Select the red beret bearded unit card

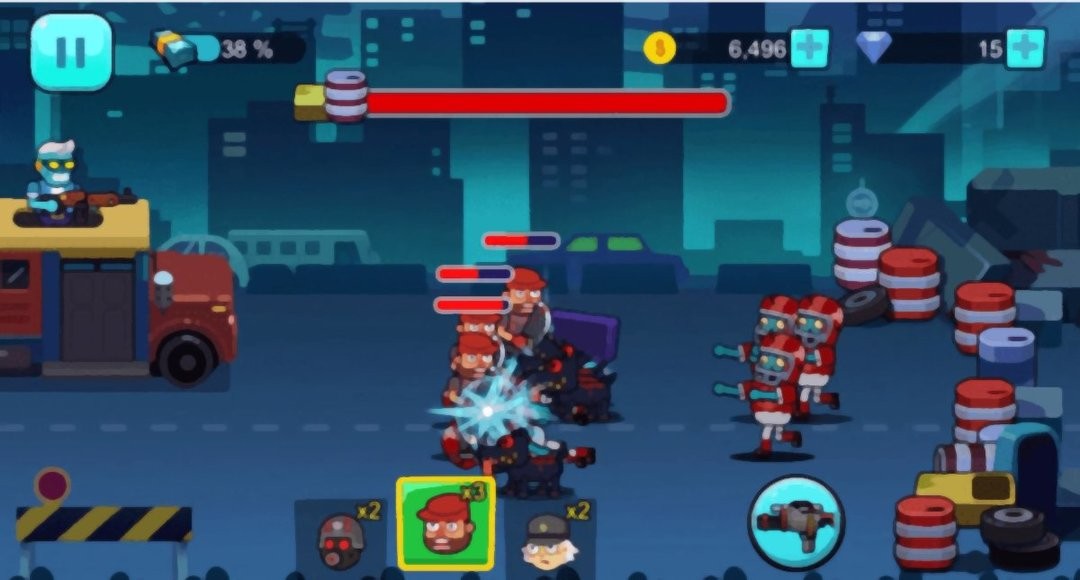[445, 524]
